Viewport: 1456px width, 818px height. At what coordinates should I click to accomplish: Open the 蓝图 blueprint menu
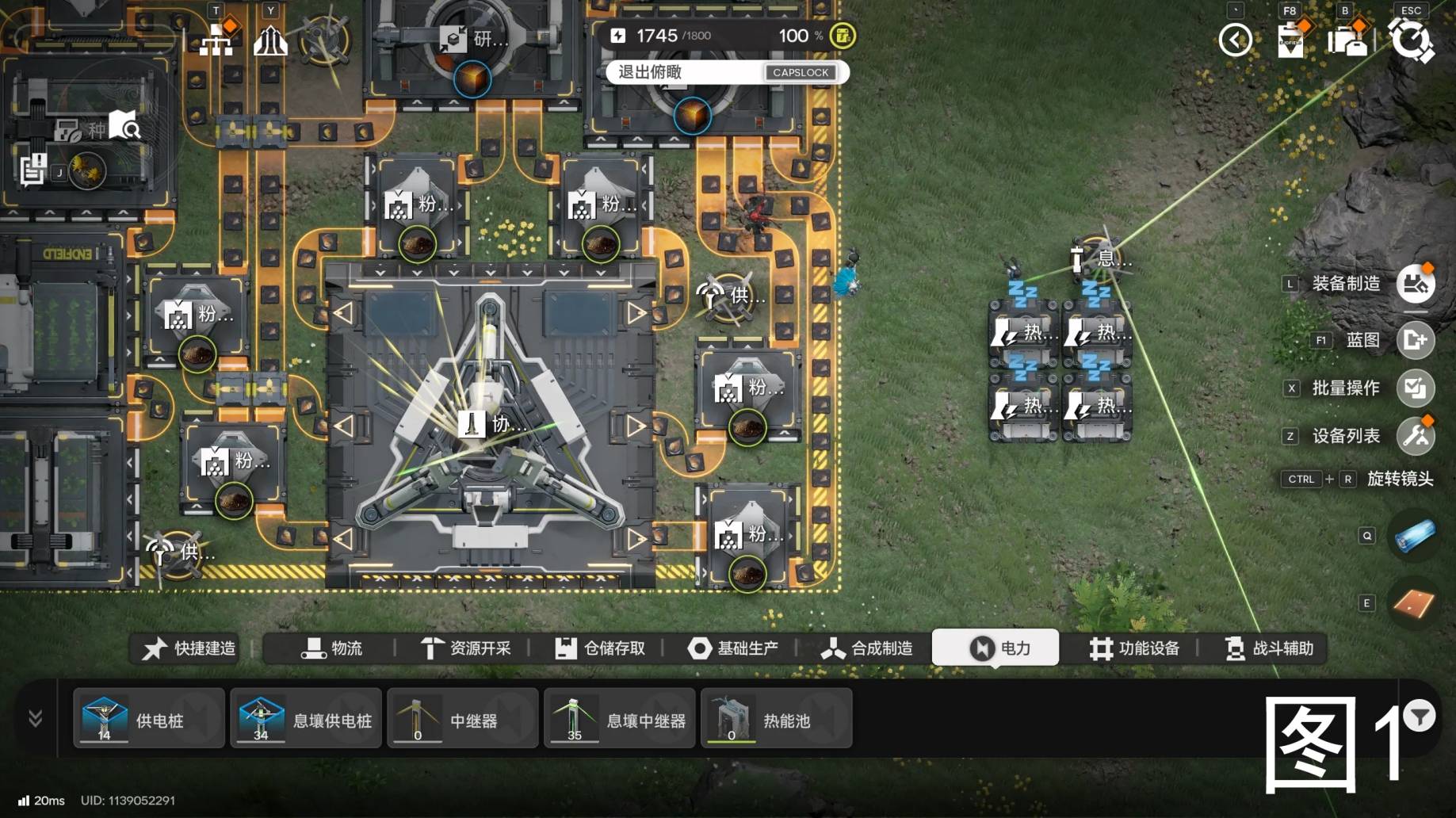[1415, 340]
